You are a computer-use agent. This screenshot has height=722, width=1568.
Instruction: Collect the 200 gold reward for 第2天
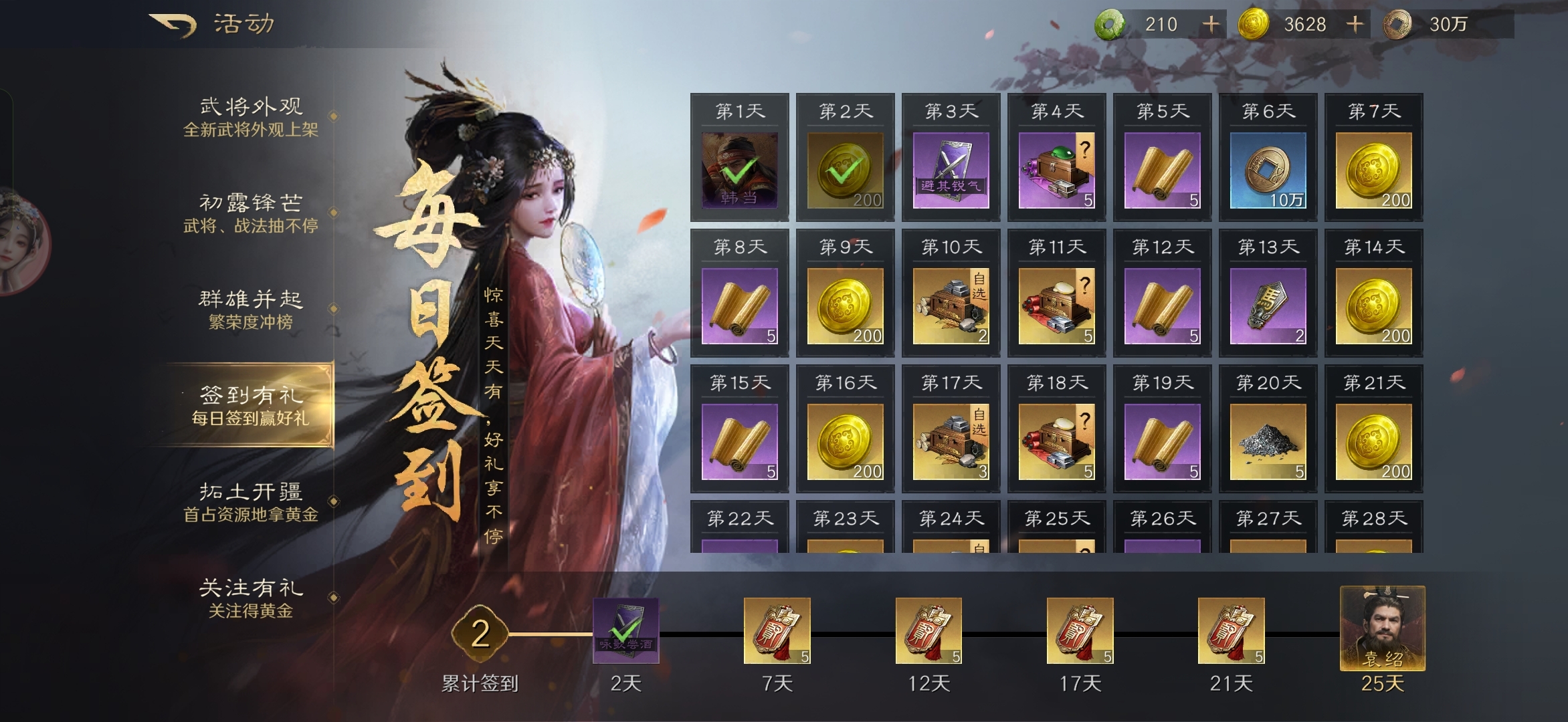pyautogui.click(x=844, y=170)
